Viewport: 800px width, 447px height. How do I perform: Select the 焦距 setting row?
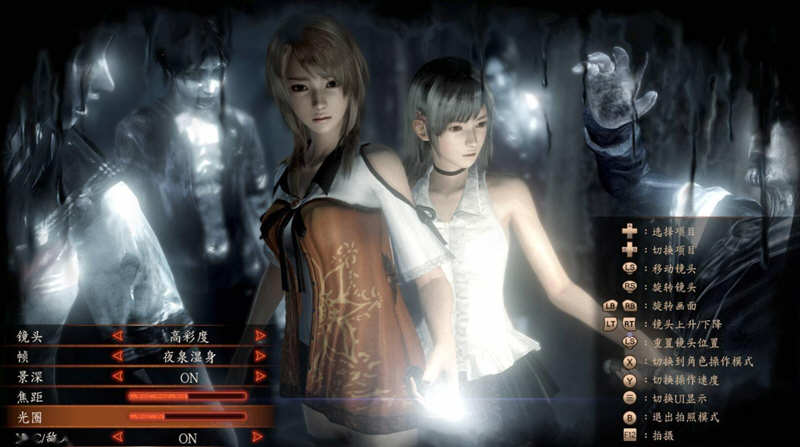(30, 397)
